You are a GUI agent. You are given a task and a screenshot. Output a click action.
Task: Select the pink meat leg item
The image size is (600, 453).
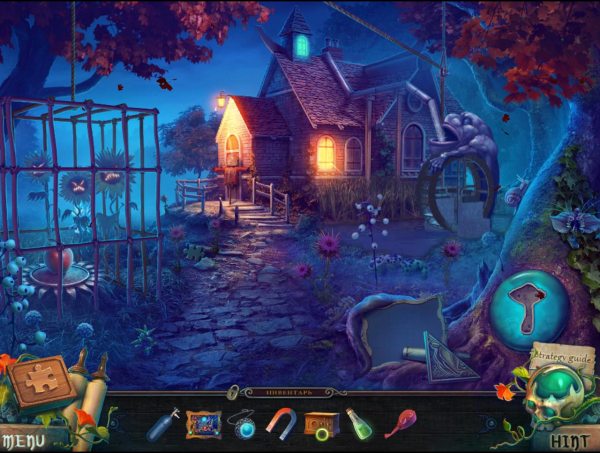pos(402,423)
